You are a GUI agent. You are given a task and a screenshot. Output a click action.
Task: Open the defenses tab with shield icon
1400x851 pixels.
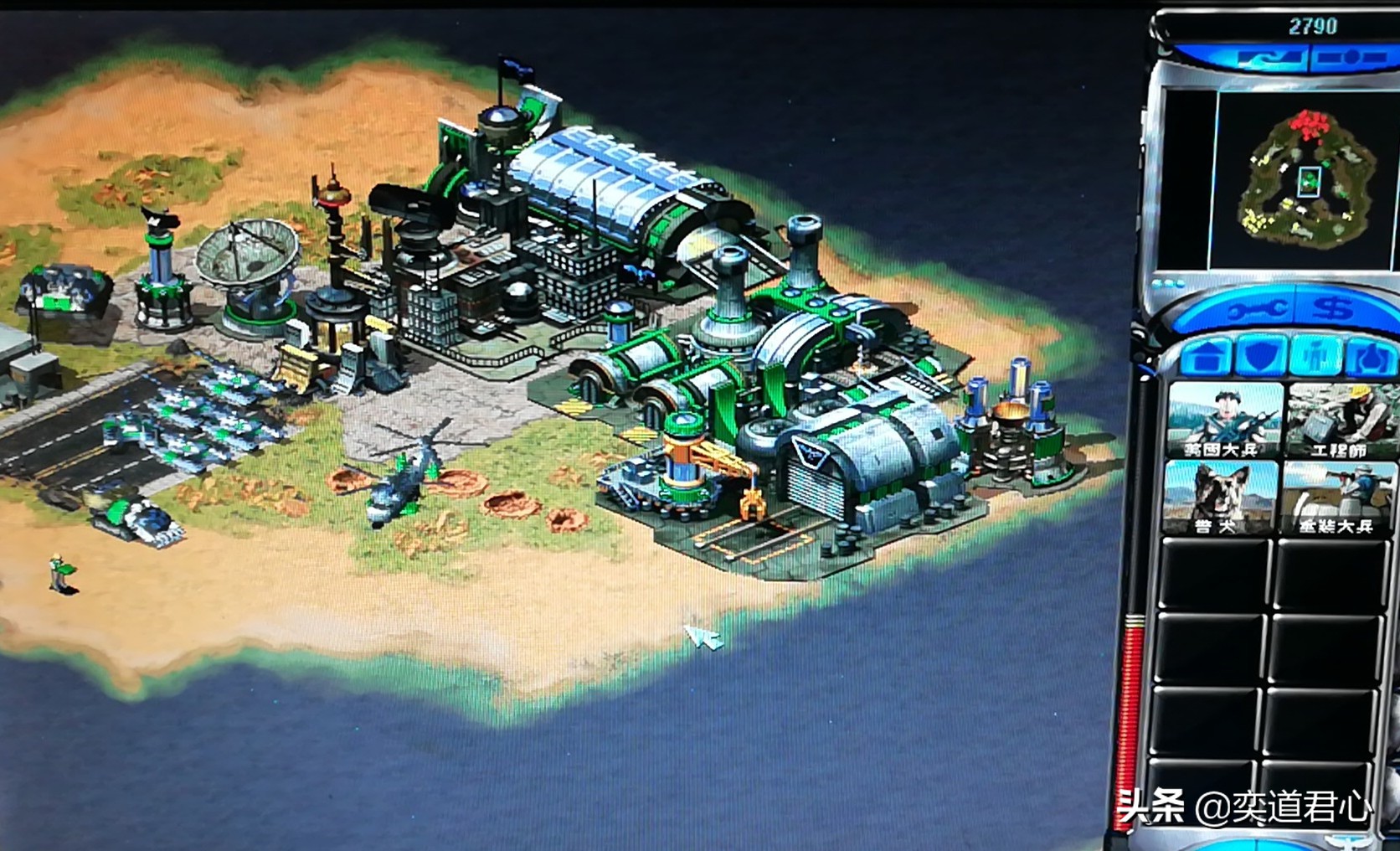1262,357
